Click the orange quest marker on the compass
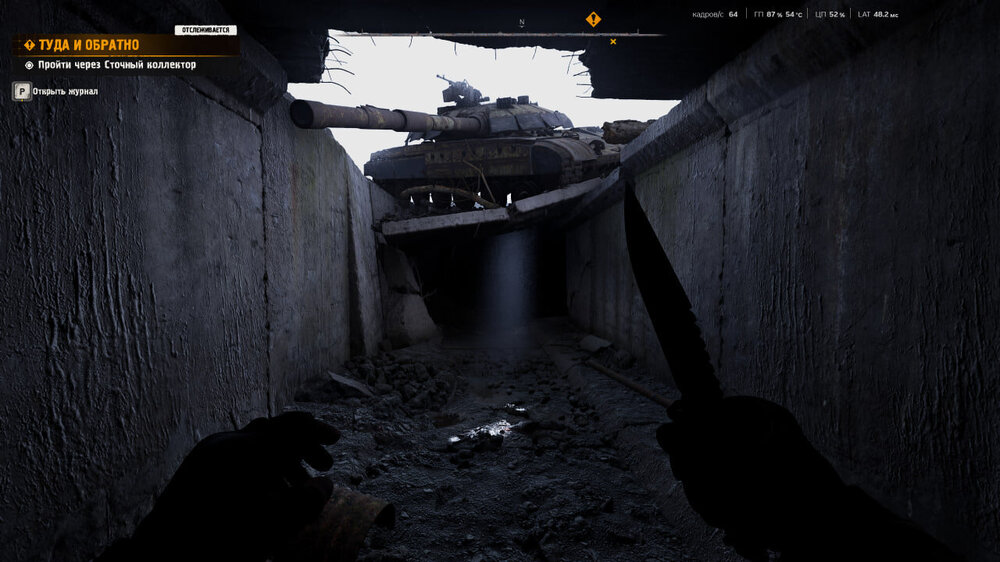 click(593, 19)
